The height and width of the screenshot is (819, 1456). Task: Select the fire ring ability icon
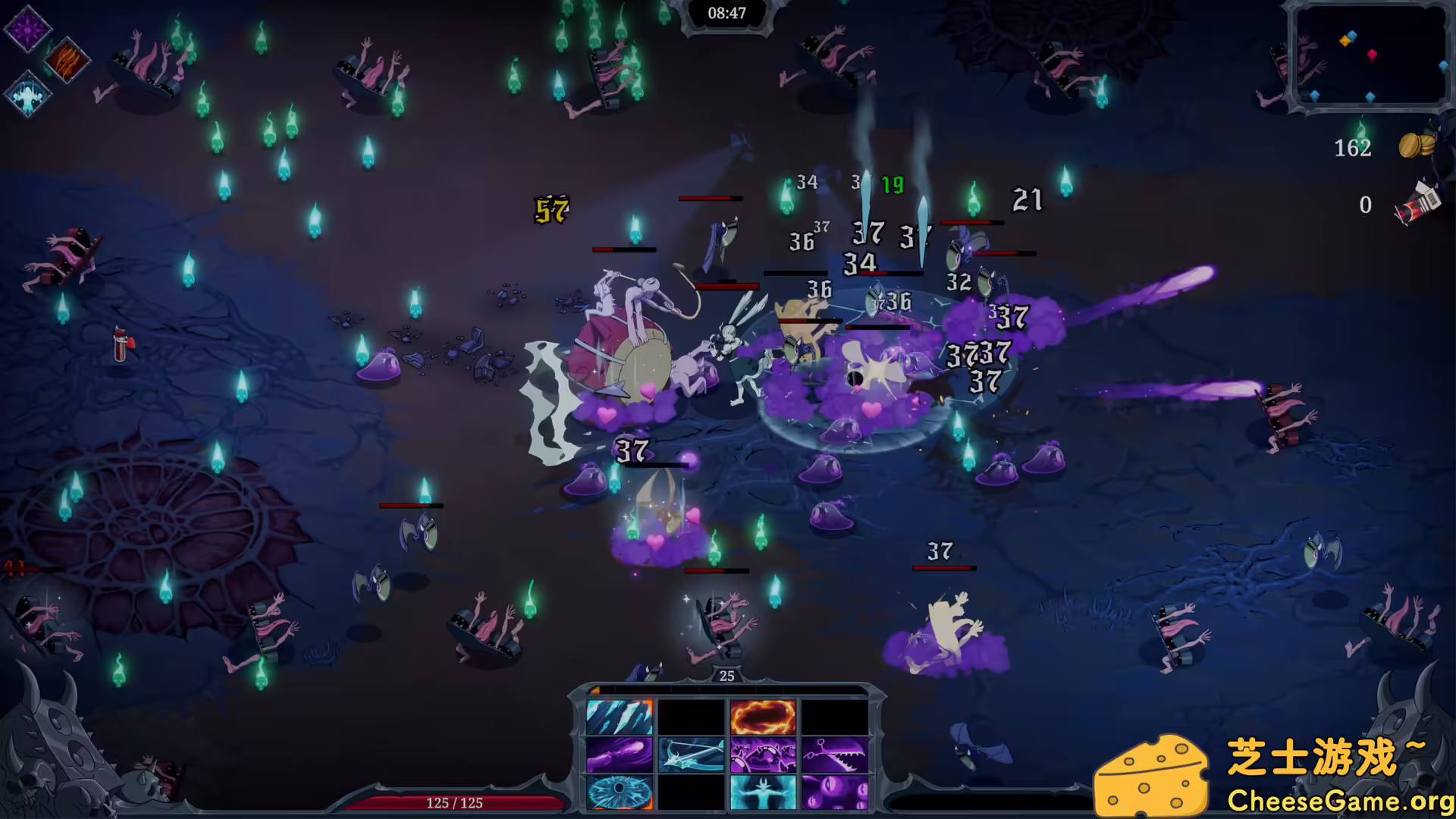(x=764, y=717)
